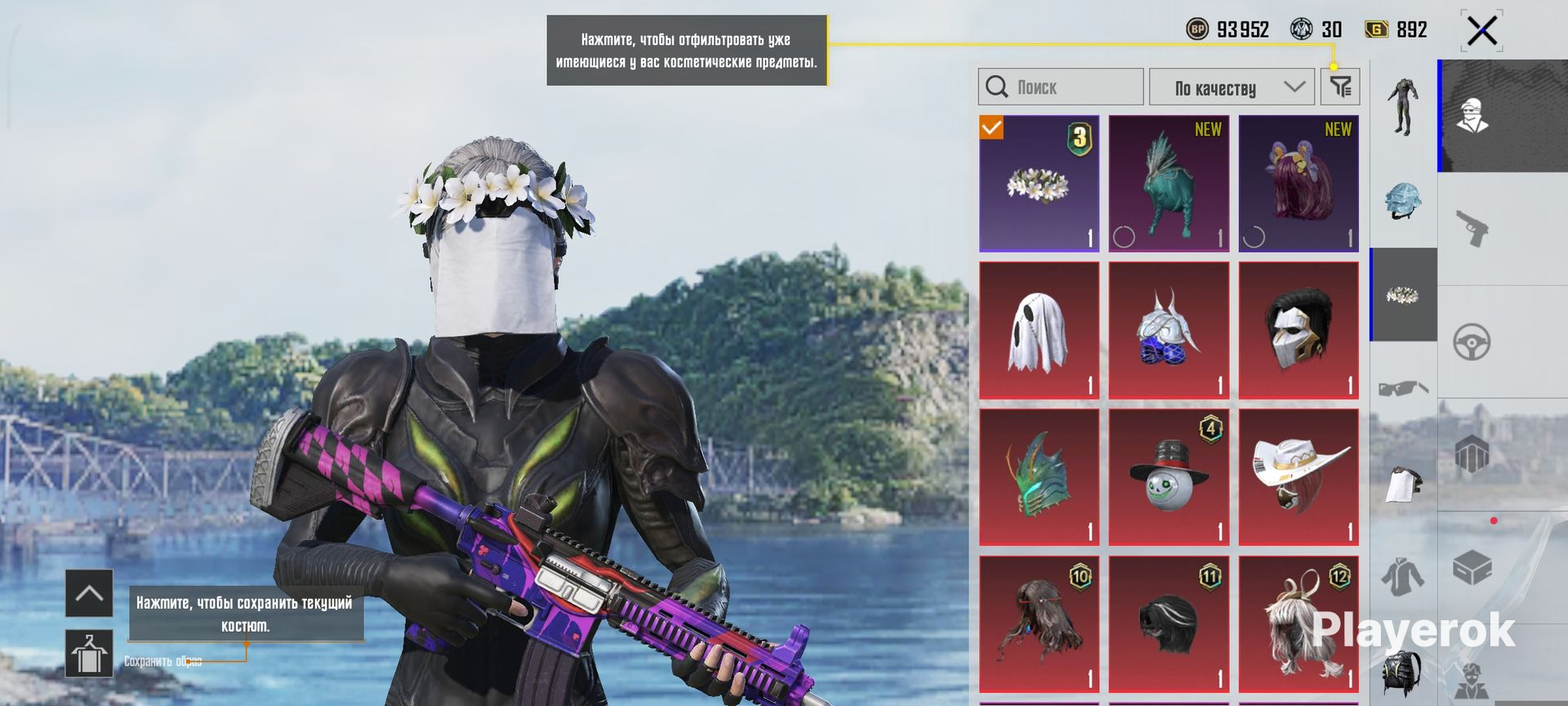Screen dimensions: 1568x706
Task: Select the snowman head with top hat
Action: tap(1169, 478)
